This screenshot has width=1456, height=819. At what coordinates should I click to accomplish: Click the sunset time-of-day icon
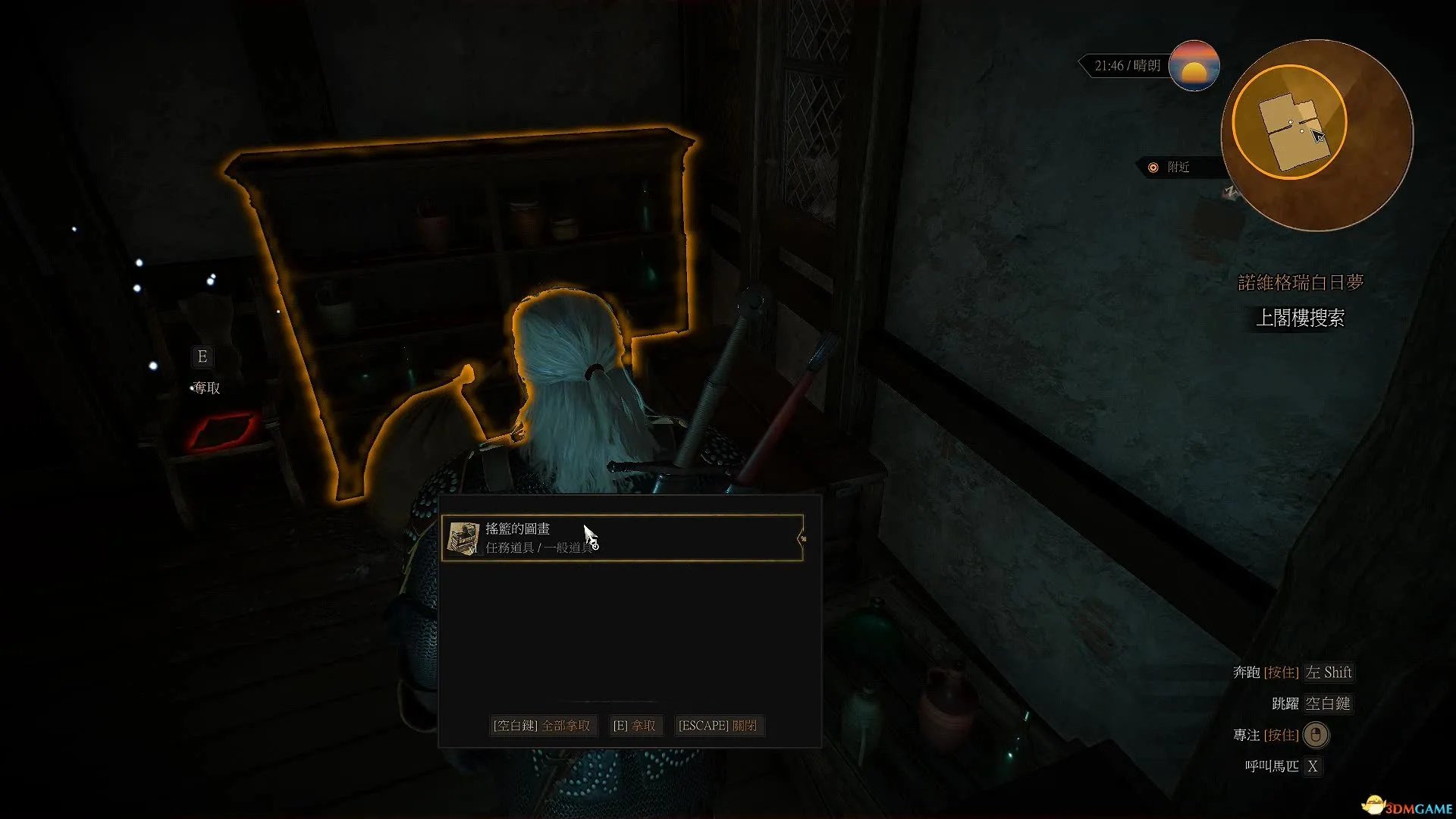pyautogui.click(x=1194, y=66)
